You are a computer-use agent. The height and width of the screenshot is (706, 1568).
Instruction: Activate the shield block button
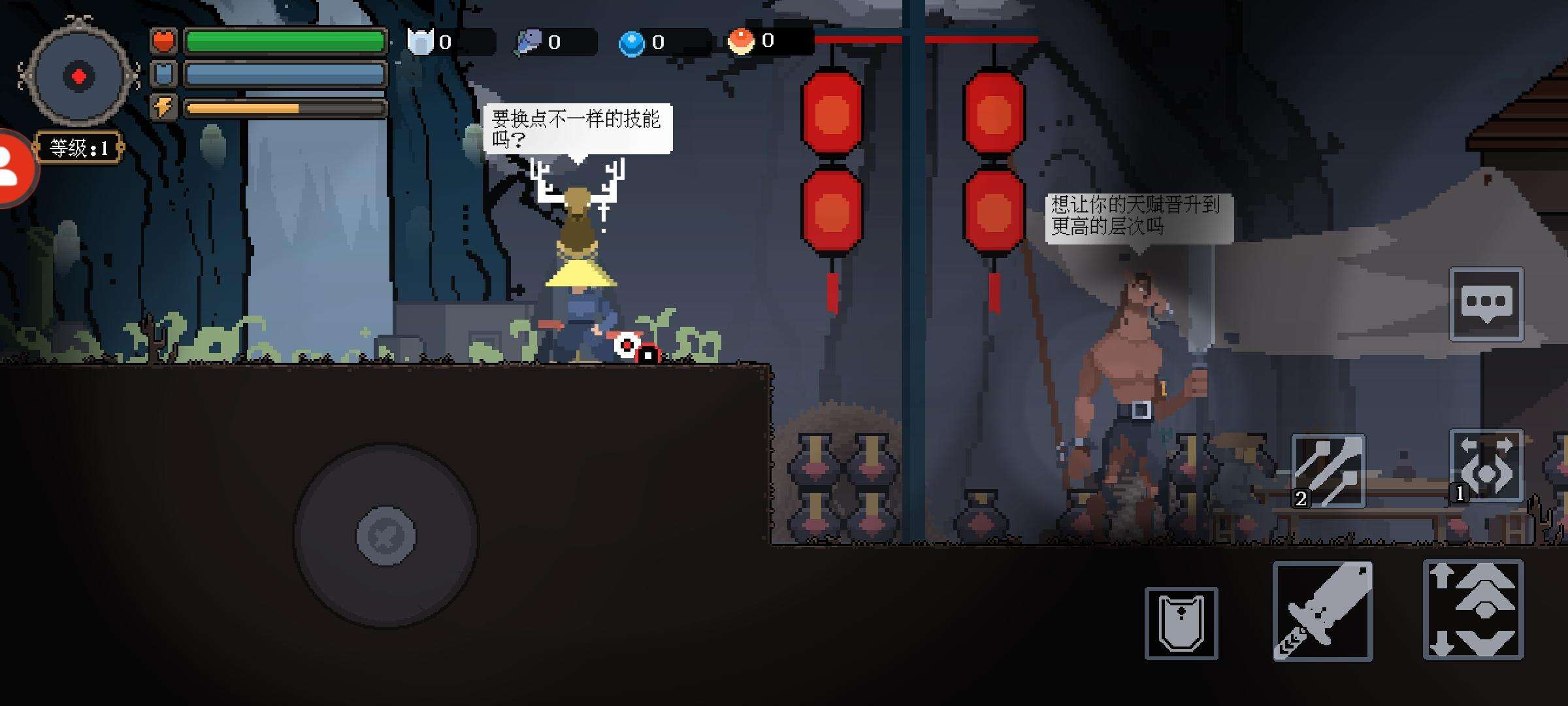click(1181, 623)
